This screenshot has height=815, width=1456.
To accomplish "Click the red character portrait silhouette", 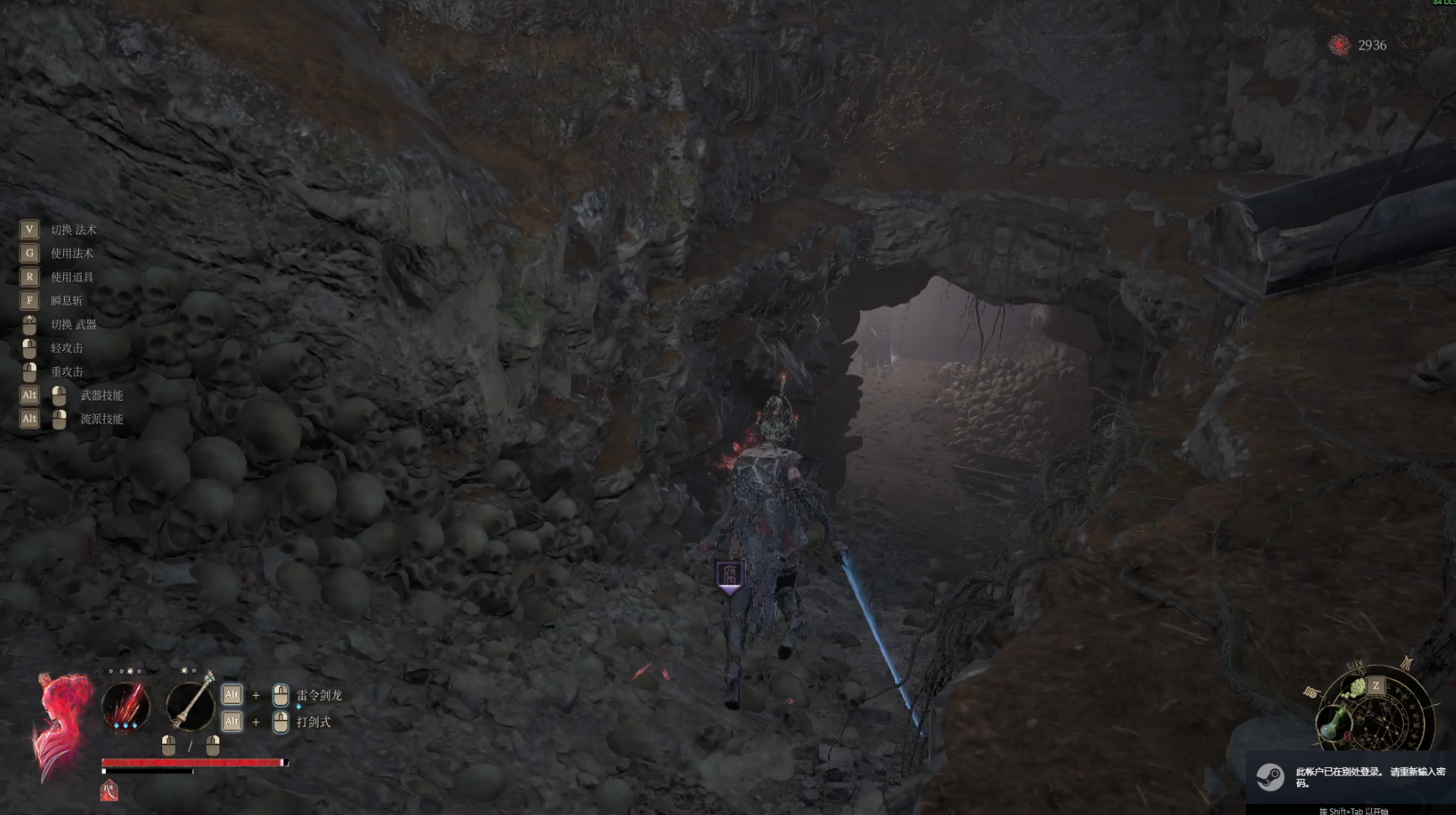I will pos(61,724).
